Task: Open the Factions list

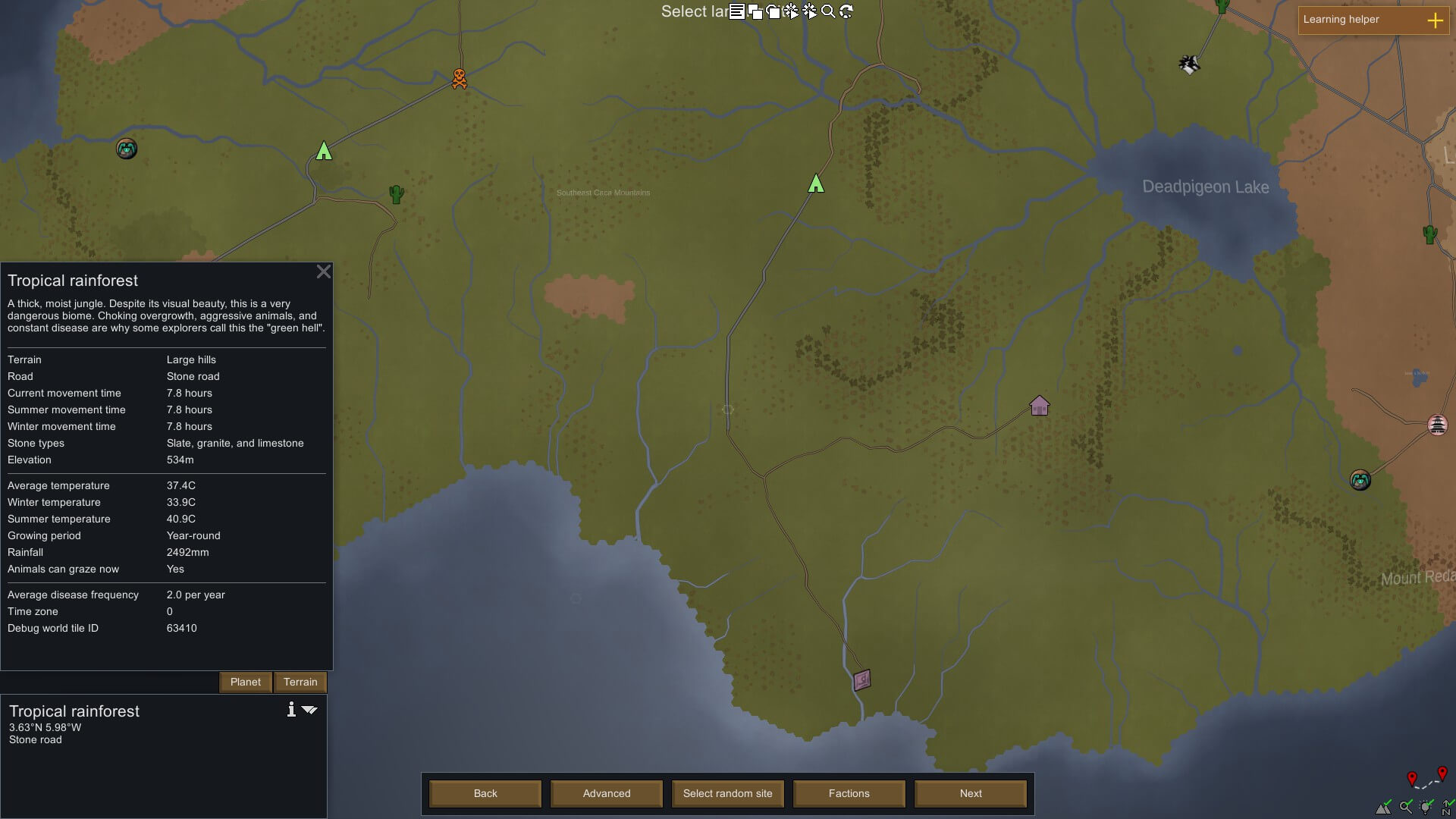Action: [x=849, y=793]
